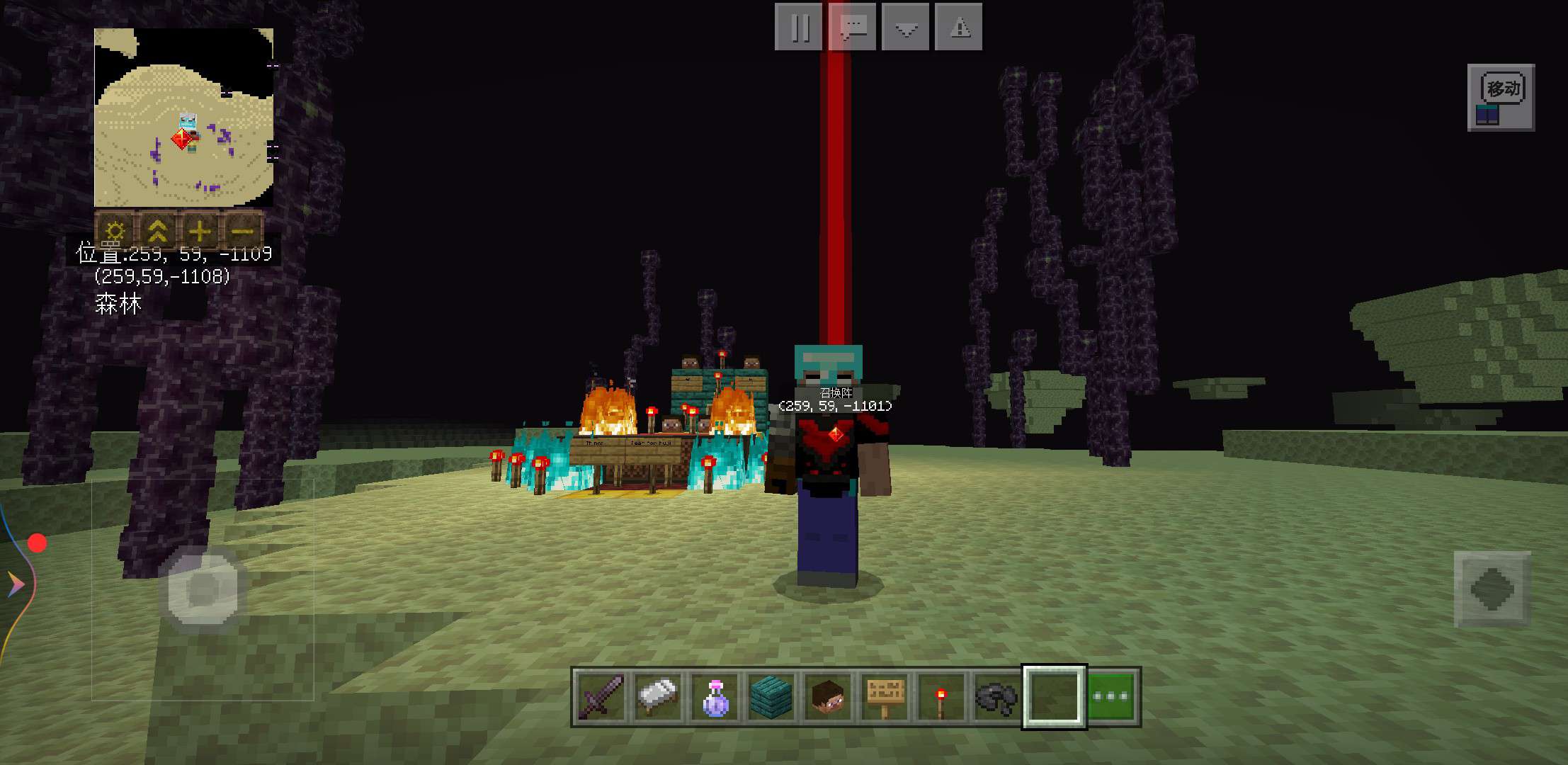Select the dark wither rose slot
This screenshot has width=1568, height=765.
pyautogui.click(x=996, y=696)
